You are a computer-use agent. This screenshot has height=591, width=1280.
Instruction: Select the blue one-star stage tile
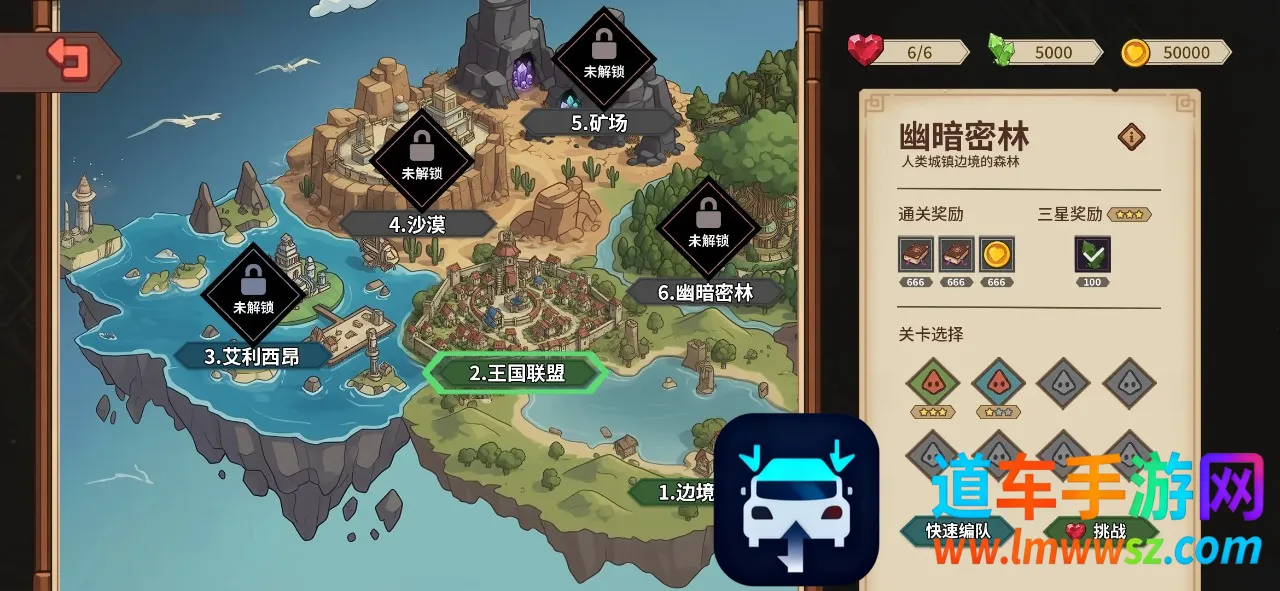(998, 383)
